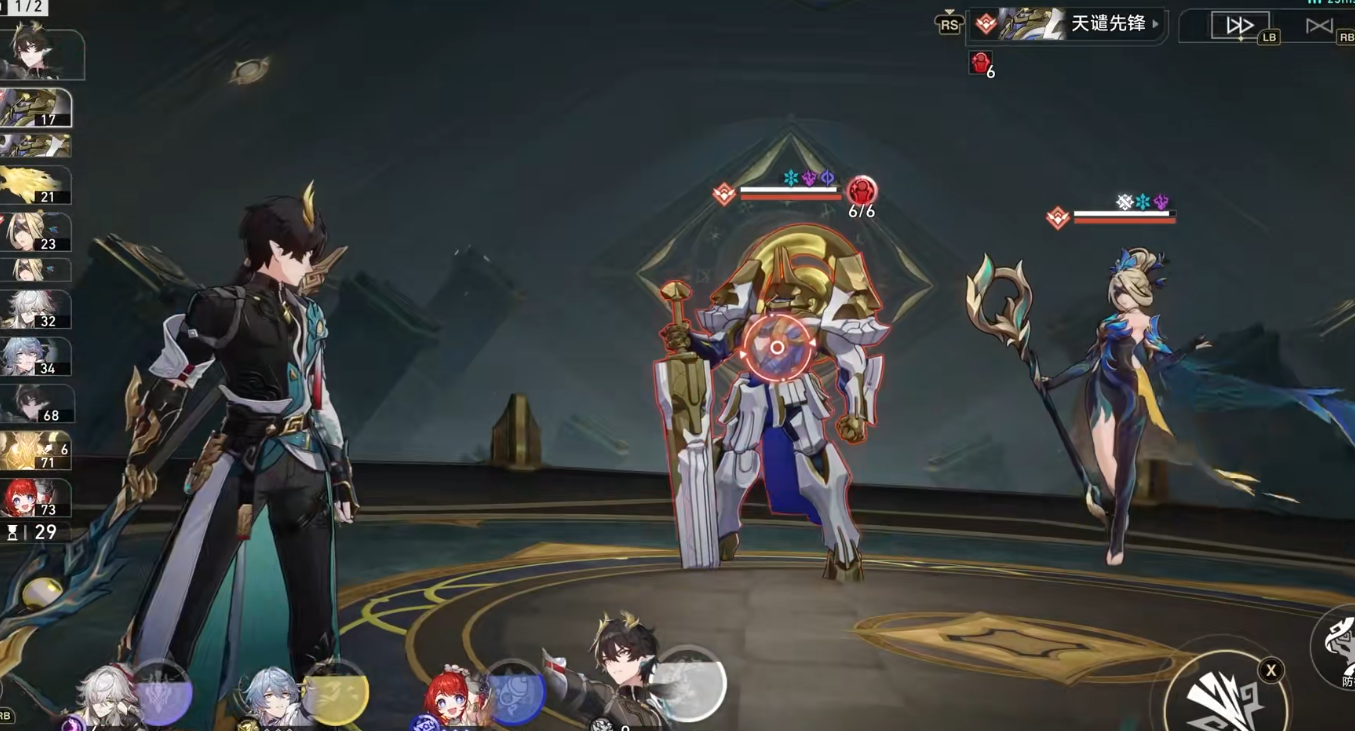
Task: Activate the dark-haired horned character's white ultimate
Action: point(689,684)
